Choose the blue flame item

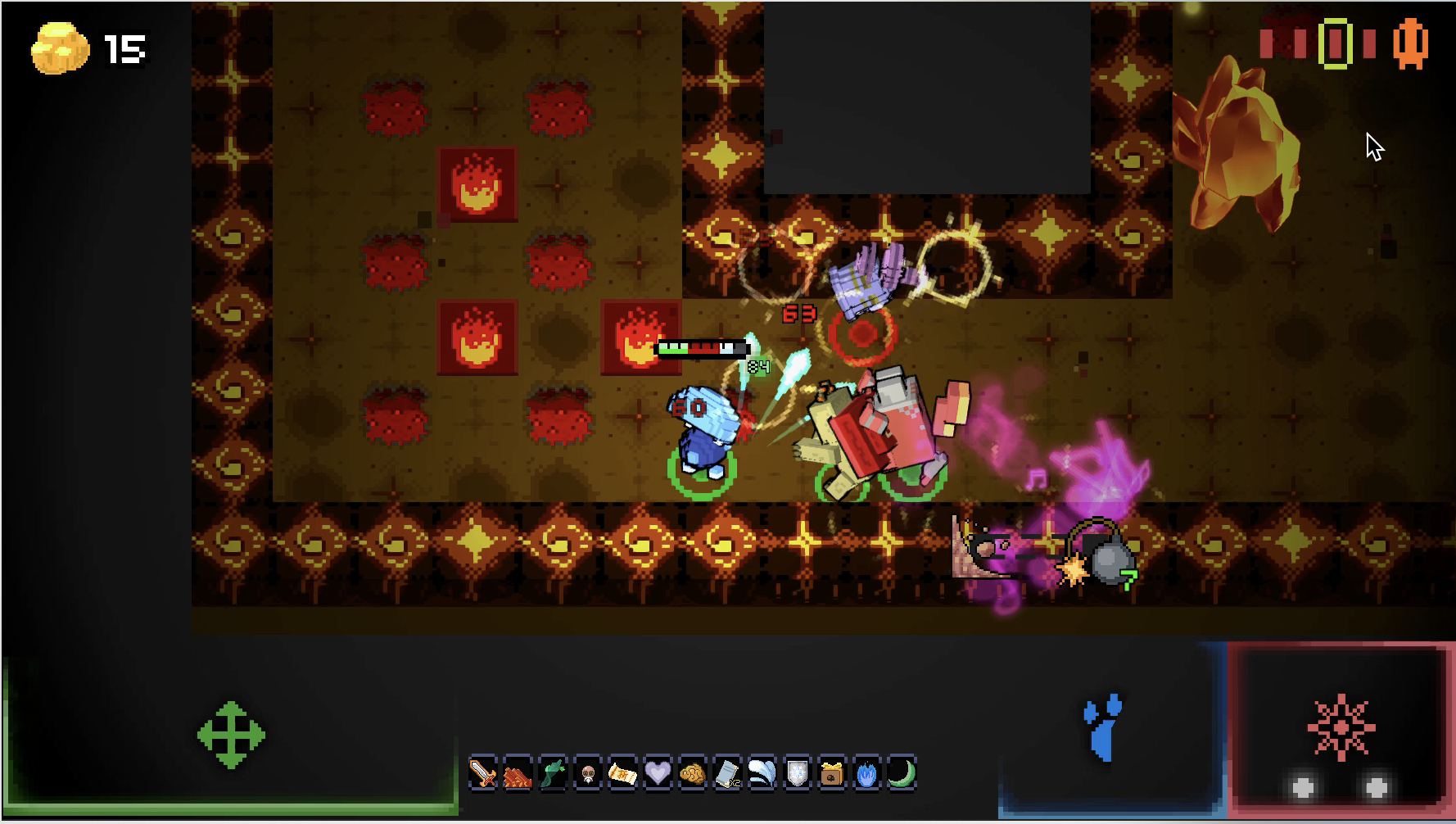(x=866, y=772)
